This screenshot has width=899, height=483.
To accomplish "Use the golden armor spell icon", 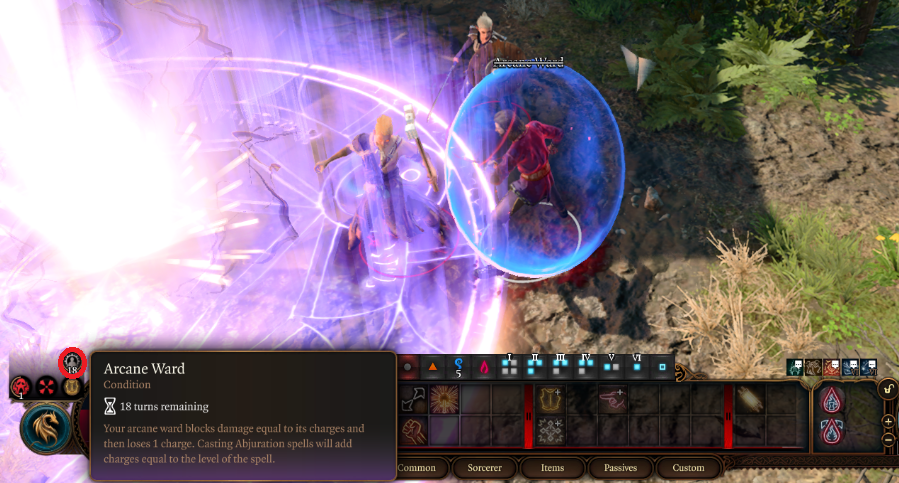I will pos(551,400).
